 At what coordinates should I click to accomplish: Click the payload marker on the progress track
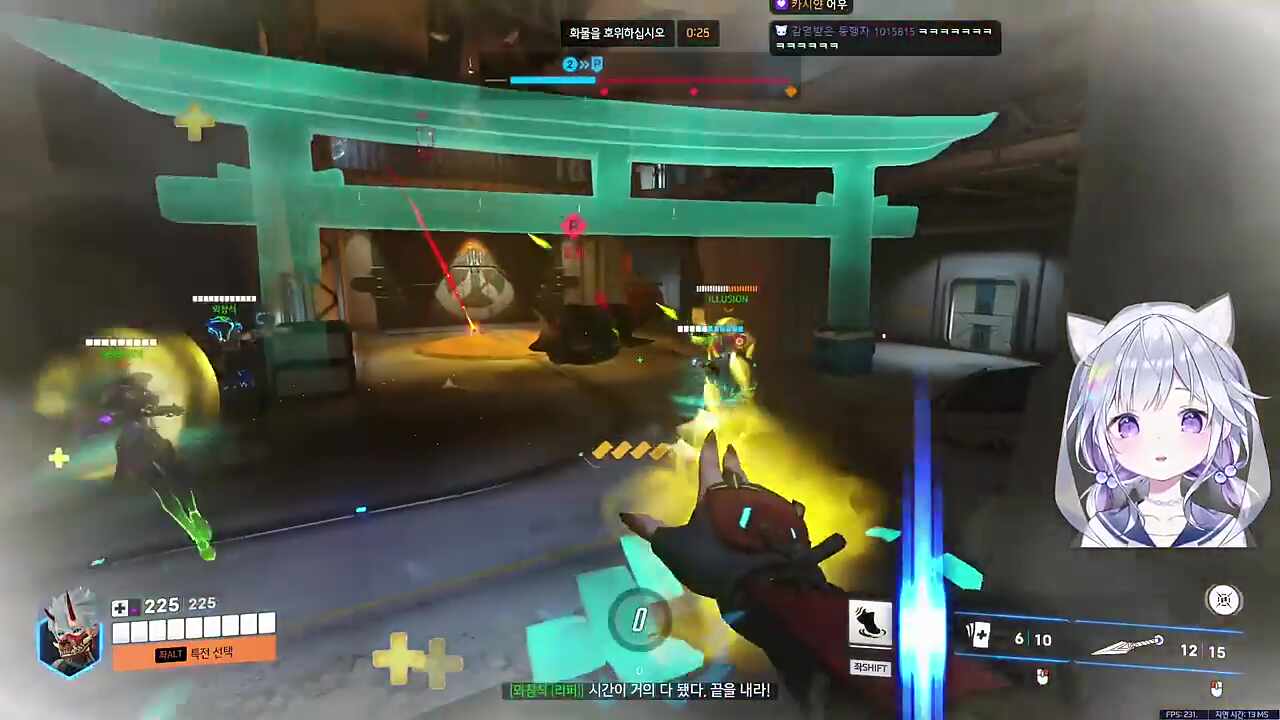coord(597,65)
